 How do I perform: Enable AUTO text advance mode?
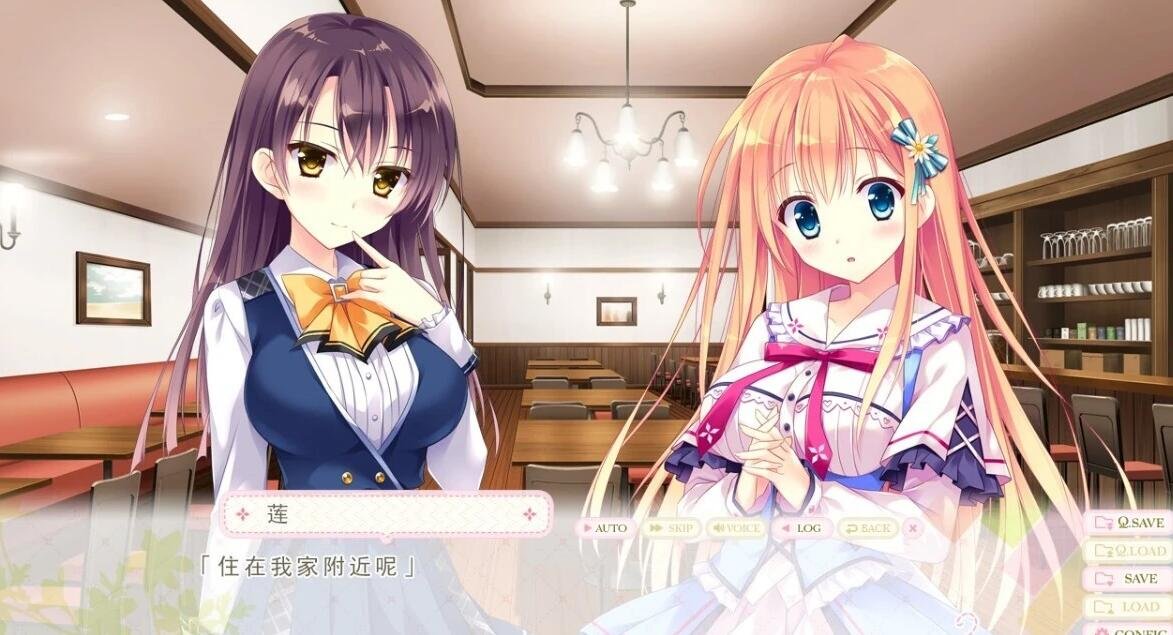(604, 528)
